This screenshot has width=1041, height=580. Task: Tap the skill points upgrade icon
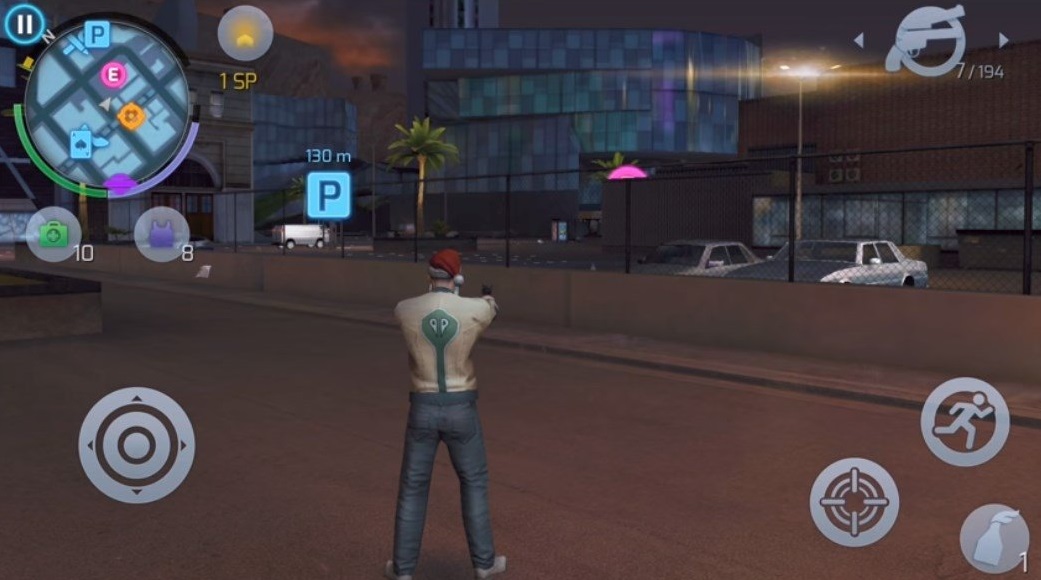[x=245, y=34]
